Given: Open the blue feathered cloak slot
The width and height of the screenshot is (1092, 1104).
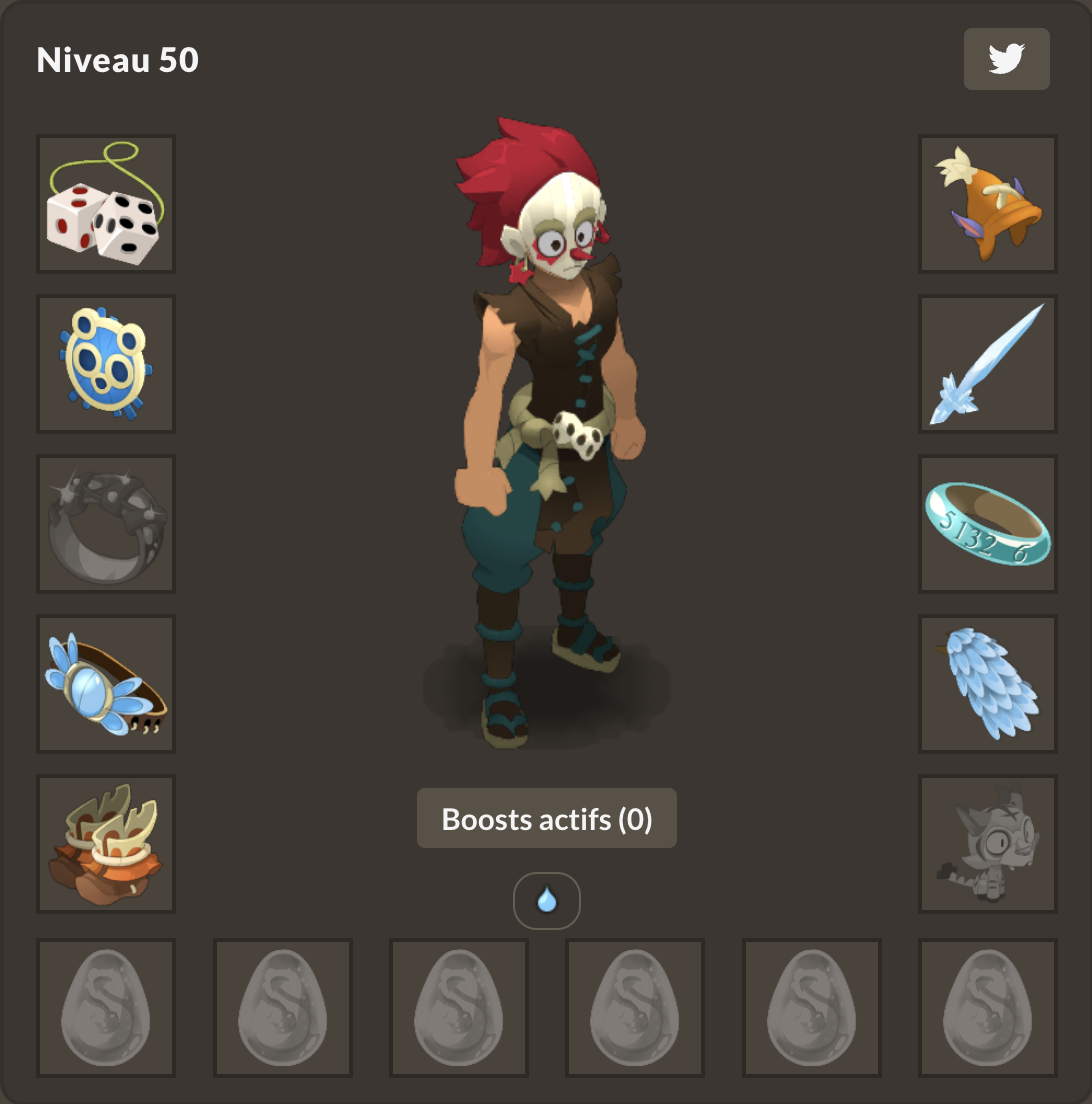Looking at the screenshot, I should 988,684.
